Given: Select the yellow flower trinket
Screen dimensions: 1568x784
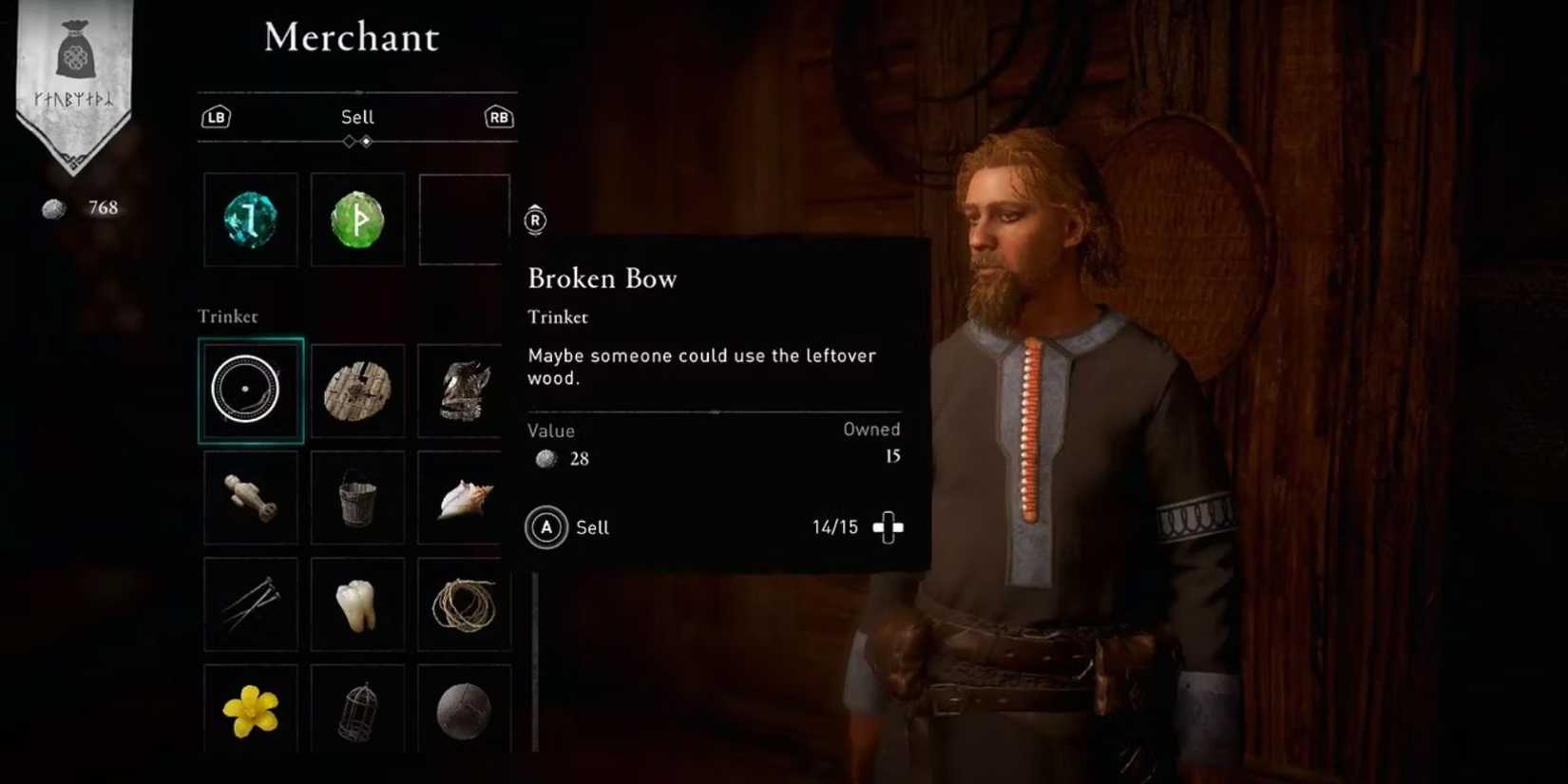Looking at the screenshot, I should point(250,708).
